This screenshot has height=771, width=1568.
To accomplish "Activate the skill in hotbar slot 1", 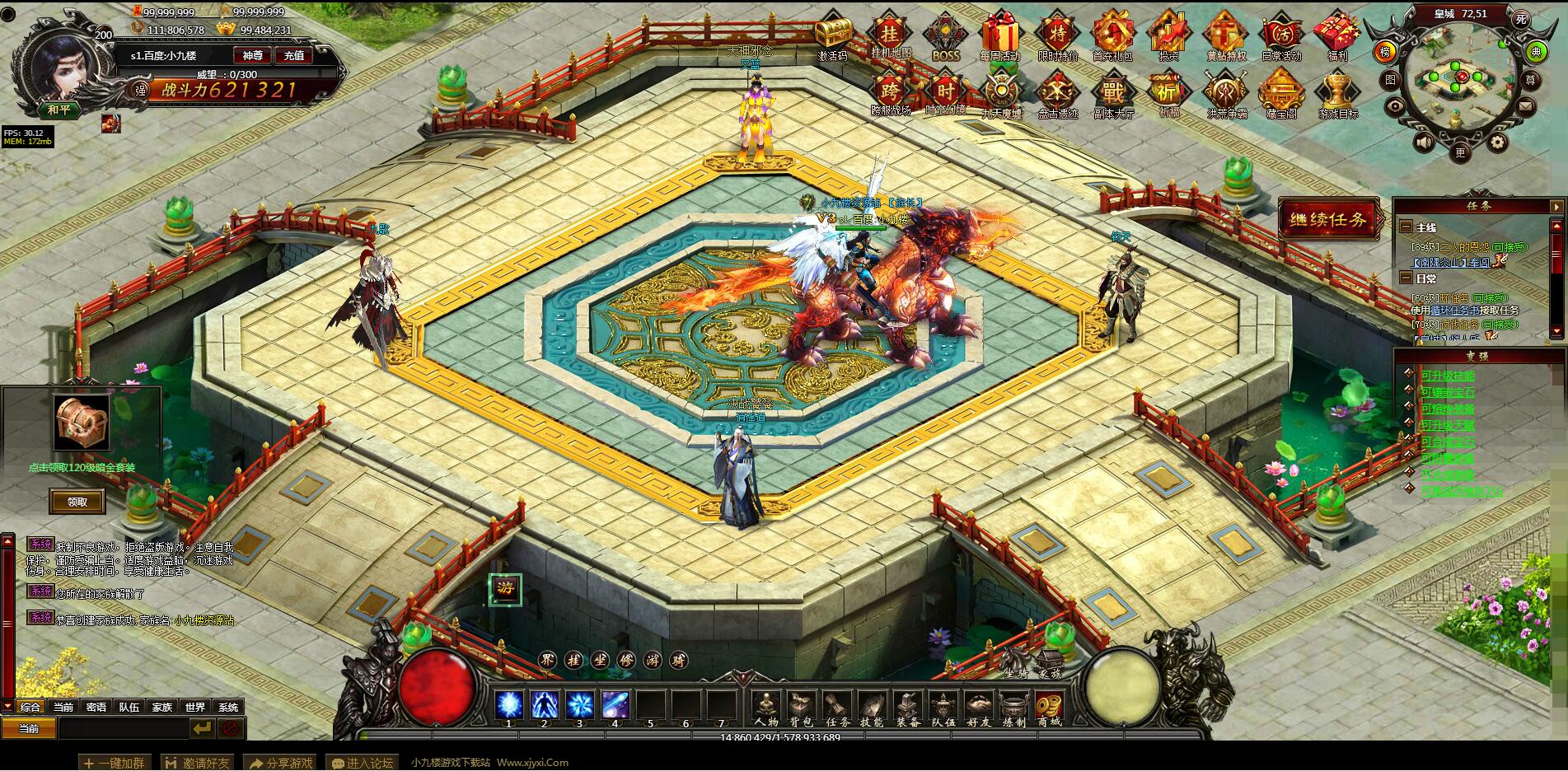I will point(508,705).
